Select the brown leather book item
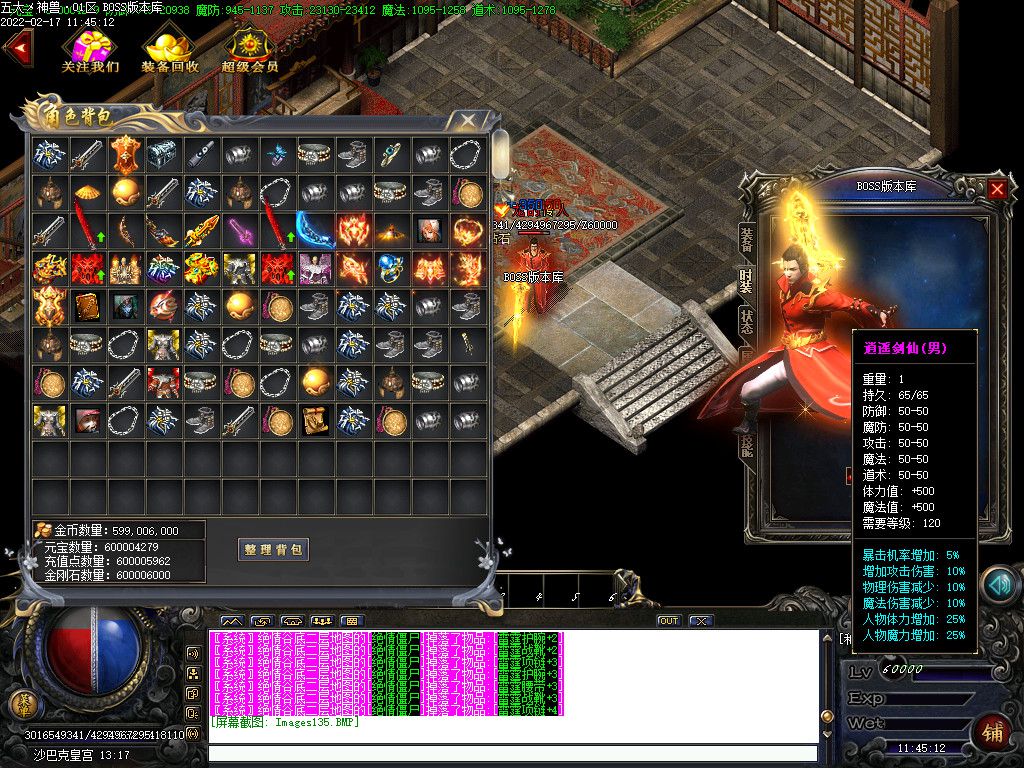1024x768 pixels. pyautogui.click(x=85, y=306)
